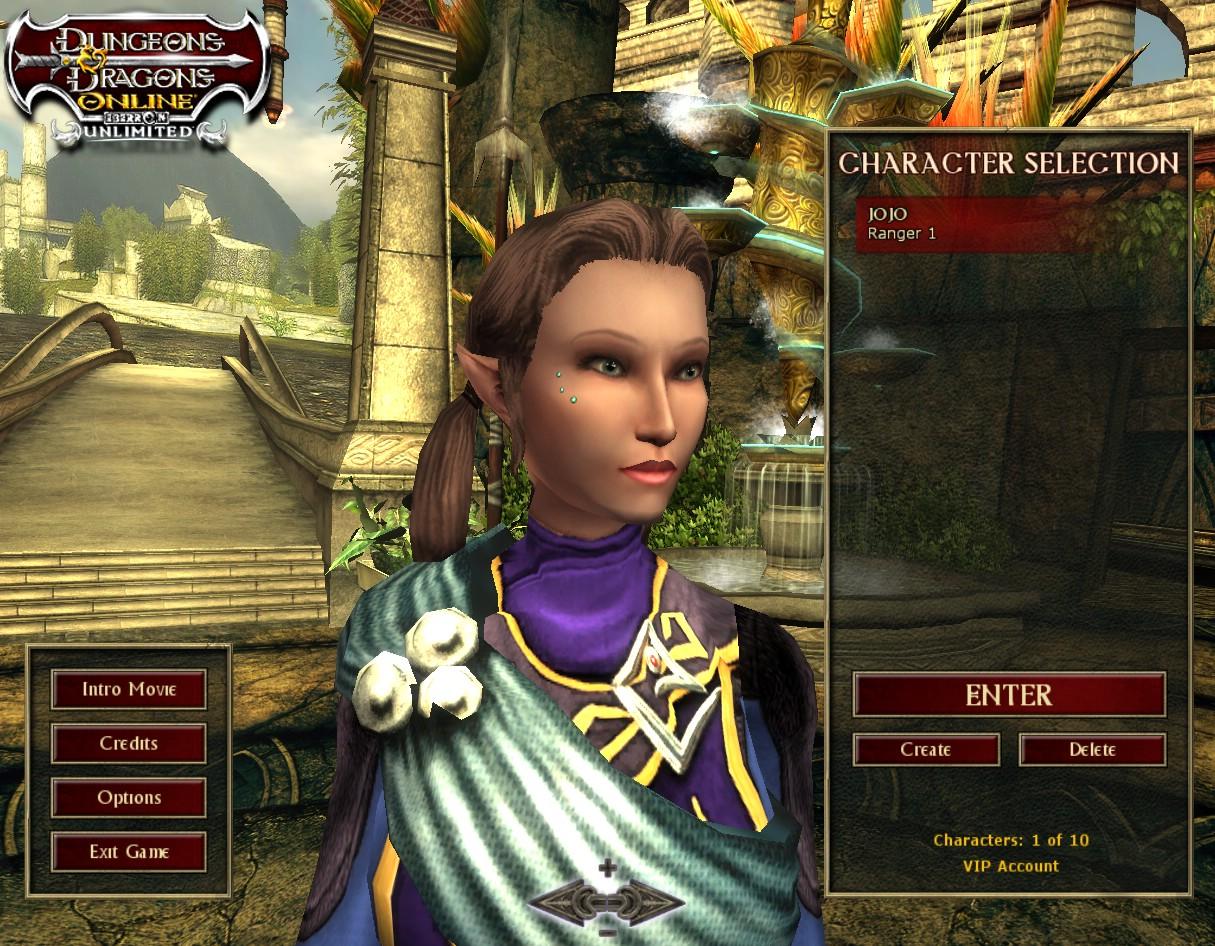Create a new character
The width and height of the screenshot is (1215, 946).
[x=926, y=750]
